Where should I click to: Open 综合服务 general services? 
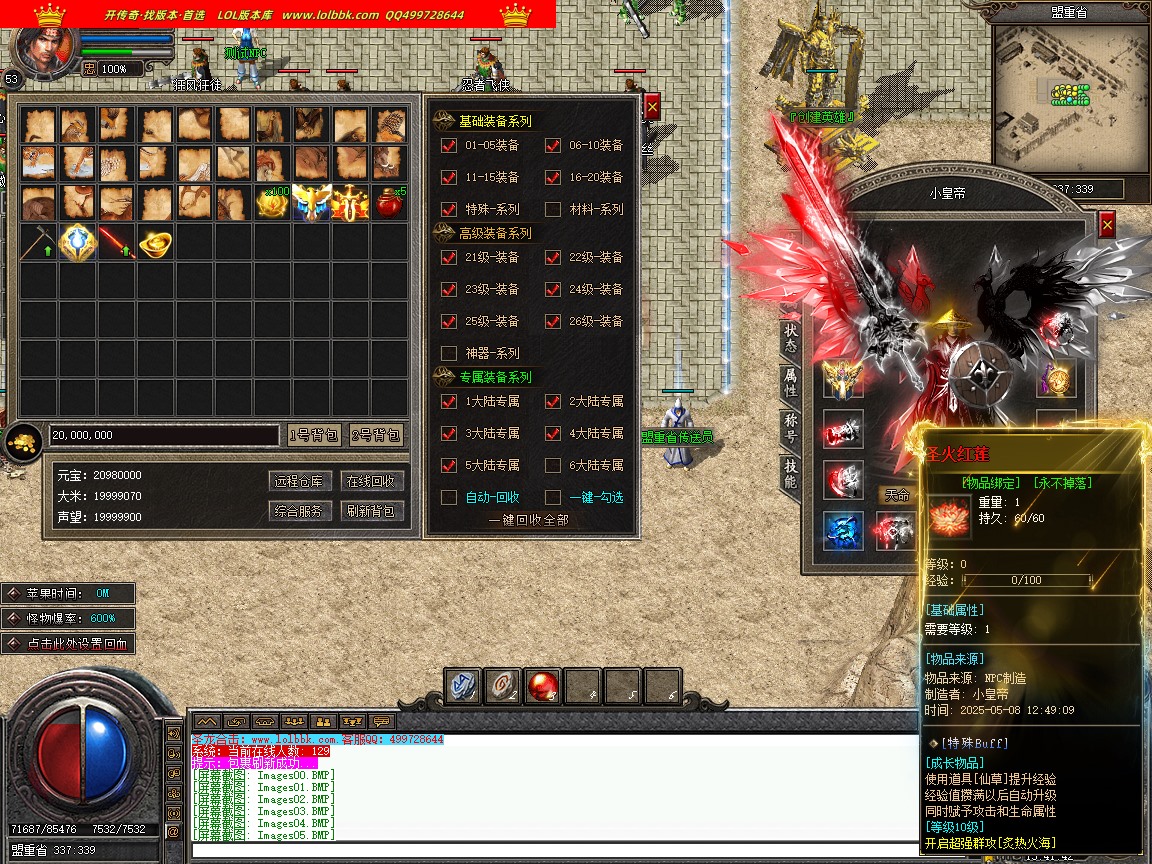(300, 511)
